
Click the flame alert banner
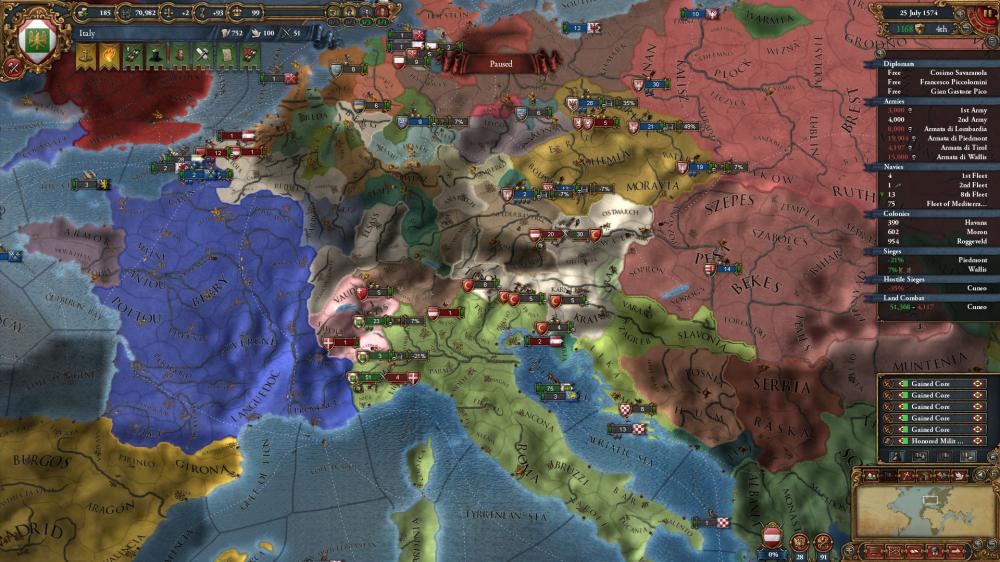click(x=108, y=55)
